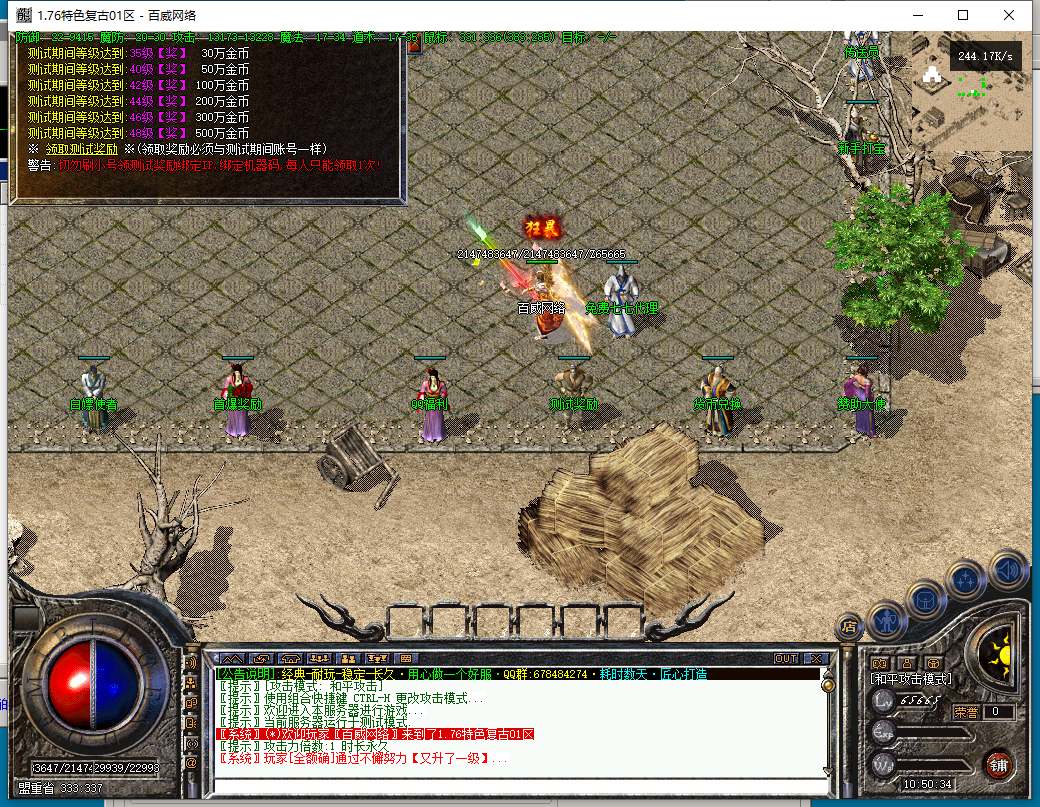The height and width of the screenshot is (807, 1040).
Task: Close the chat panel with X button
Action: 815,659
